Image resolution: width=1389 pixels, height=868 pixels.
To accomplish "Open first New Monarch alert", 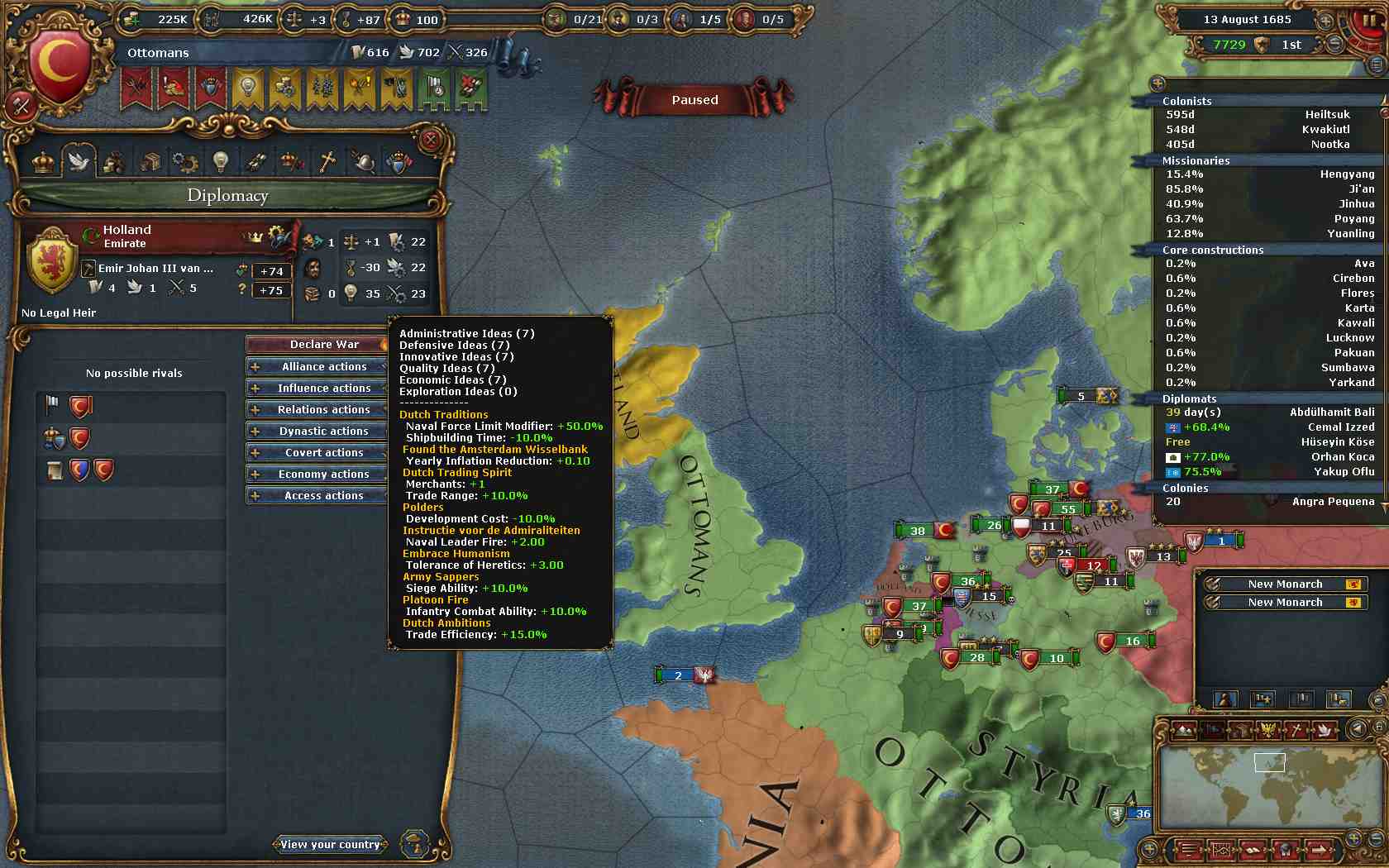I will coord(1284,584).
